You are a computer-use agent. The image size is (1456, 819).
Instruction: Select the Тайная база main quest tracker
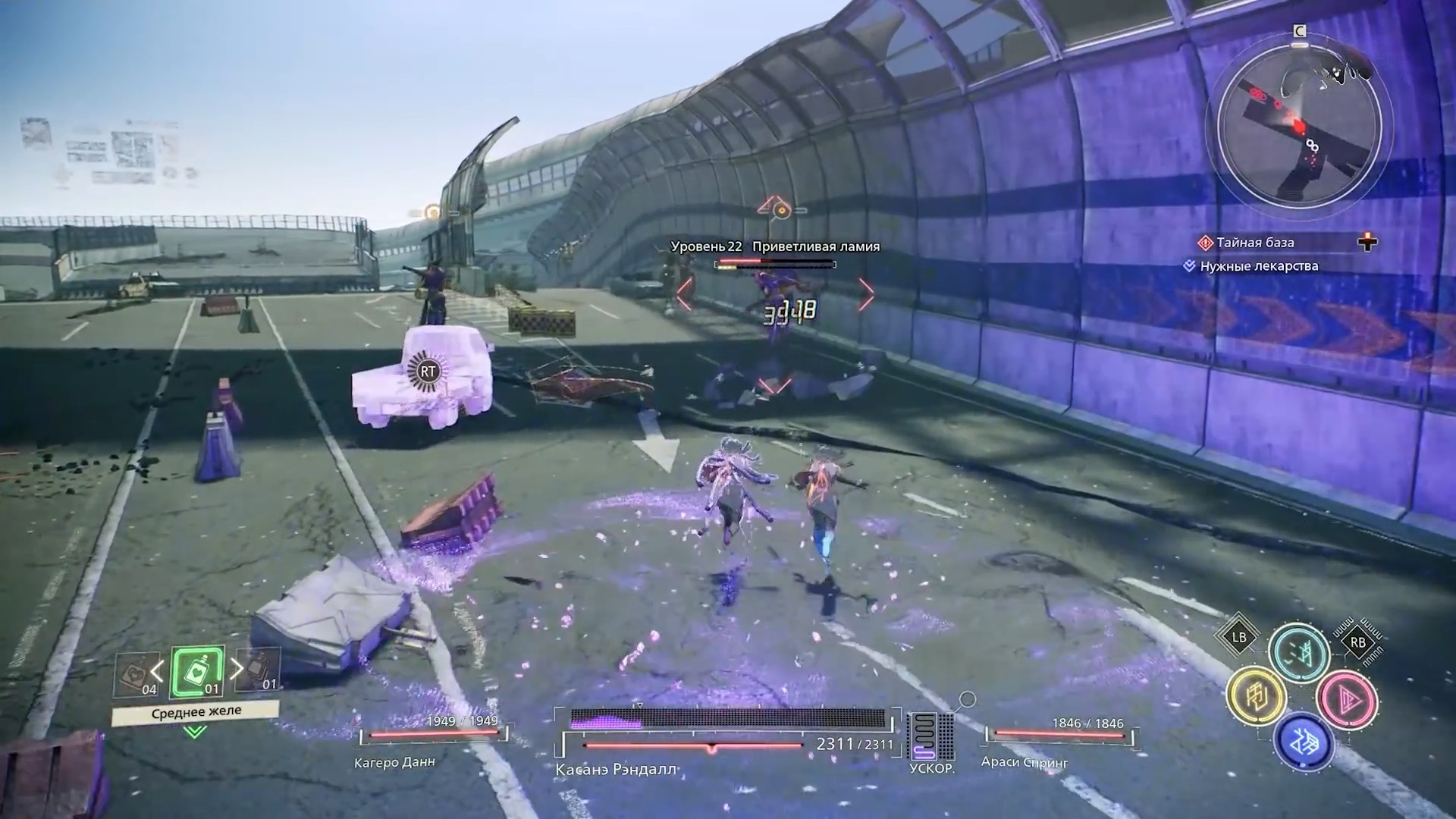tap(1255, 243)
